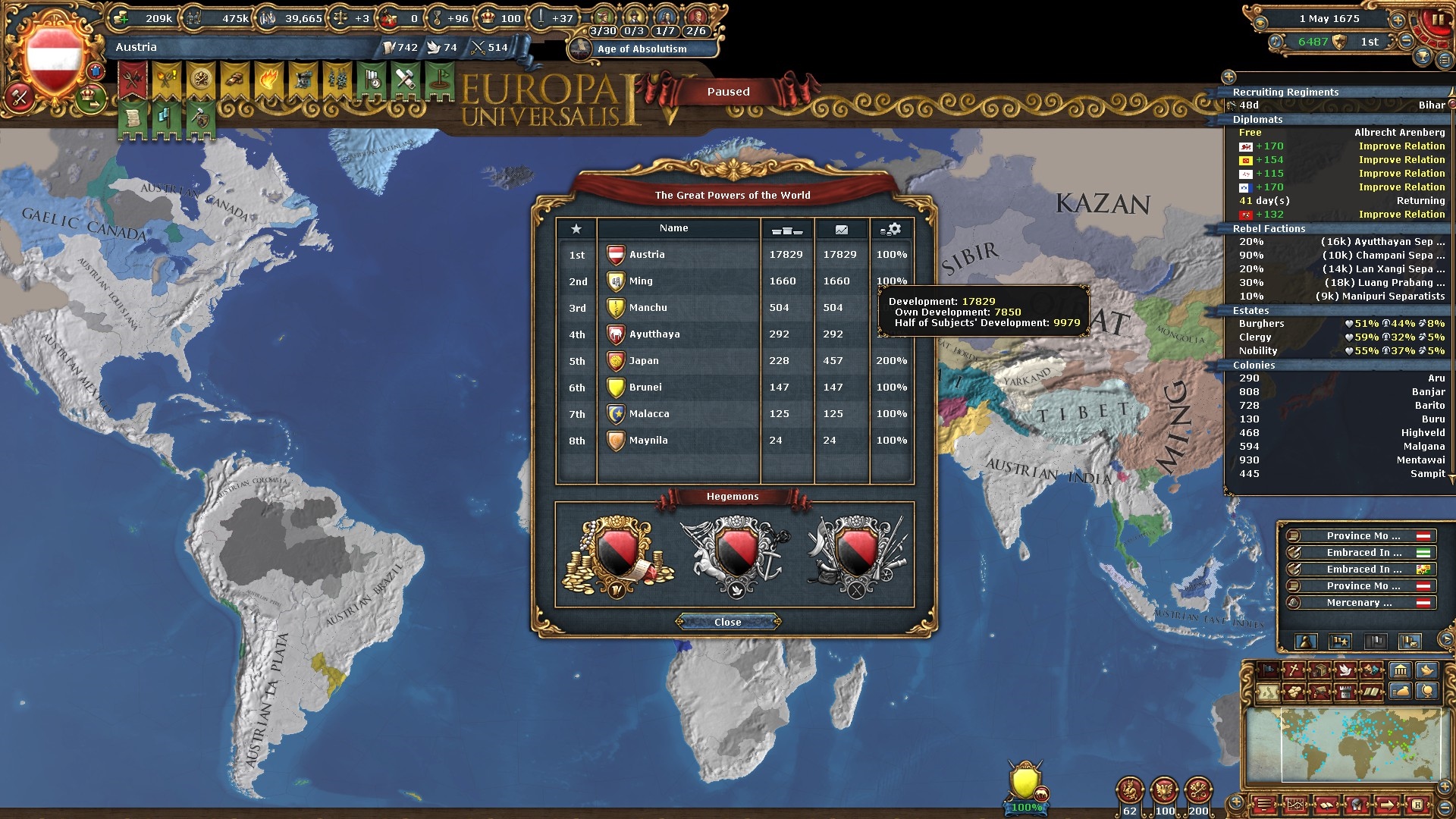Open the Mercenary message notification
Viewport: 1456px width, 819px height.
pyautogui.click(x=1359, y=603)
